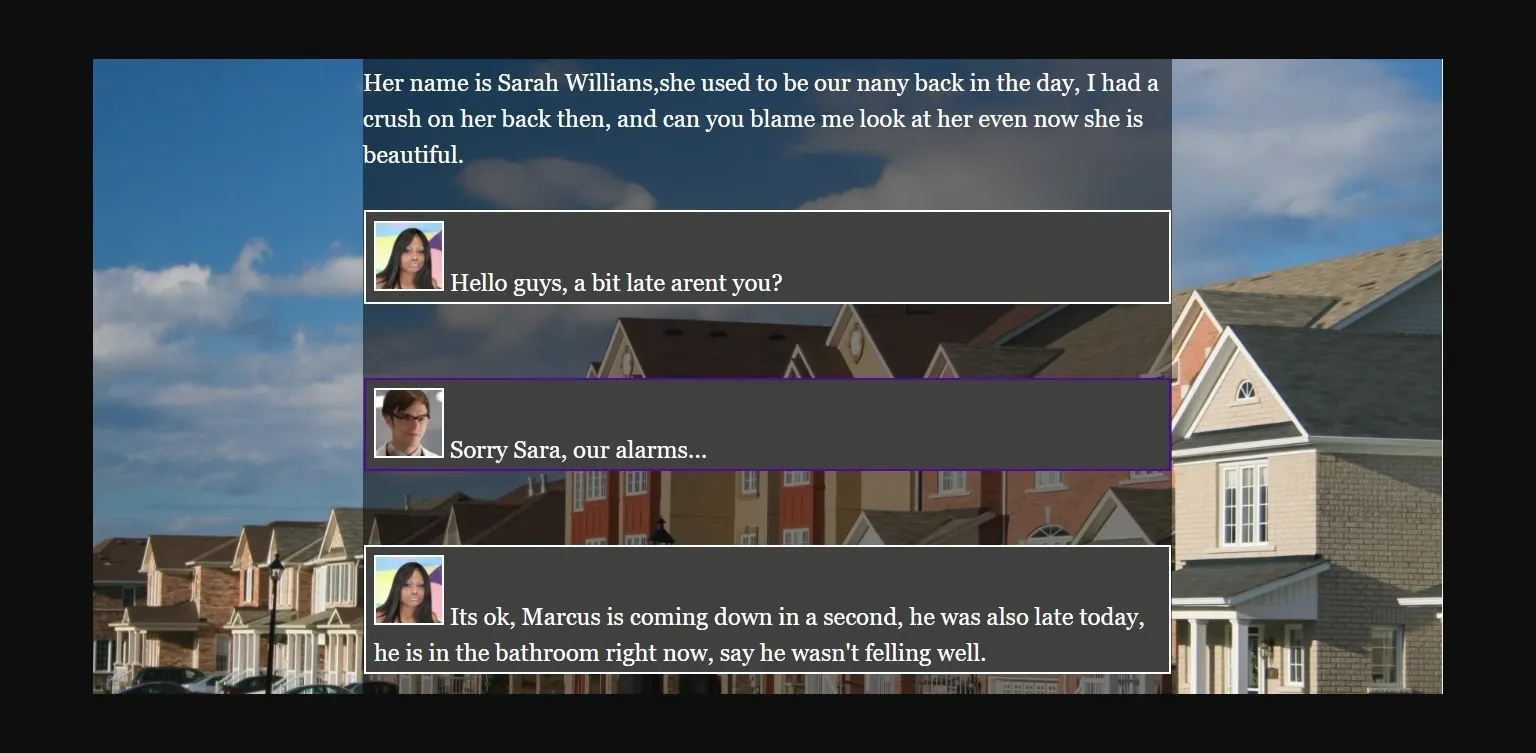Click the text 'Sorry Sara, our alarms...'

[577, 450]
